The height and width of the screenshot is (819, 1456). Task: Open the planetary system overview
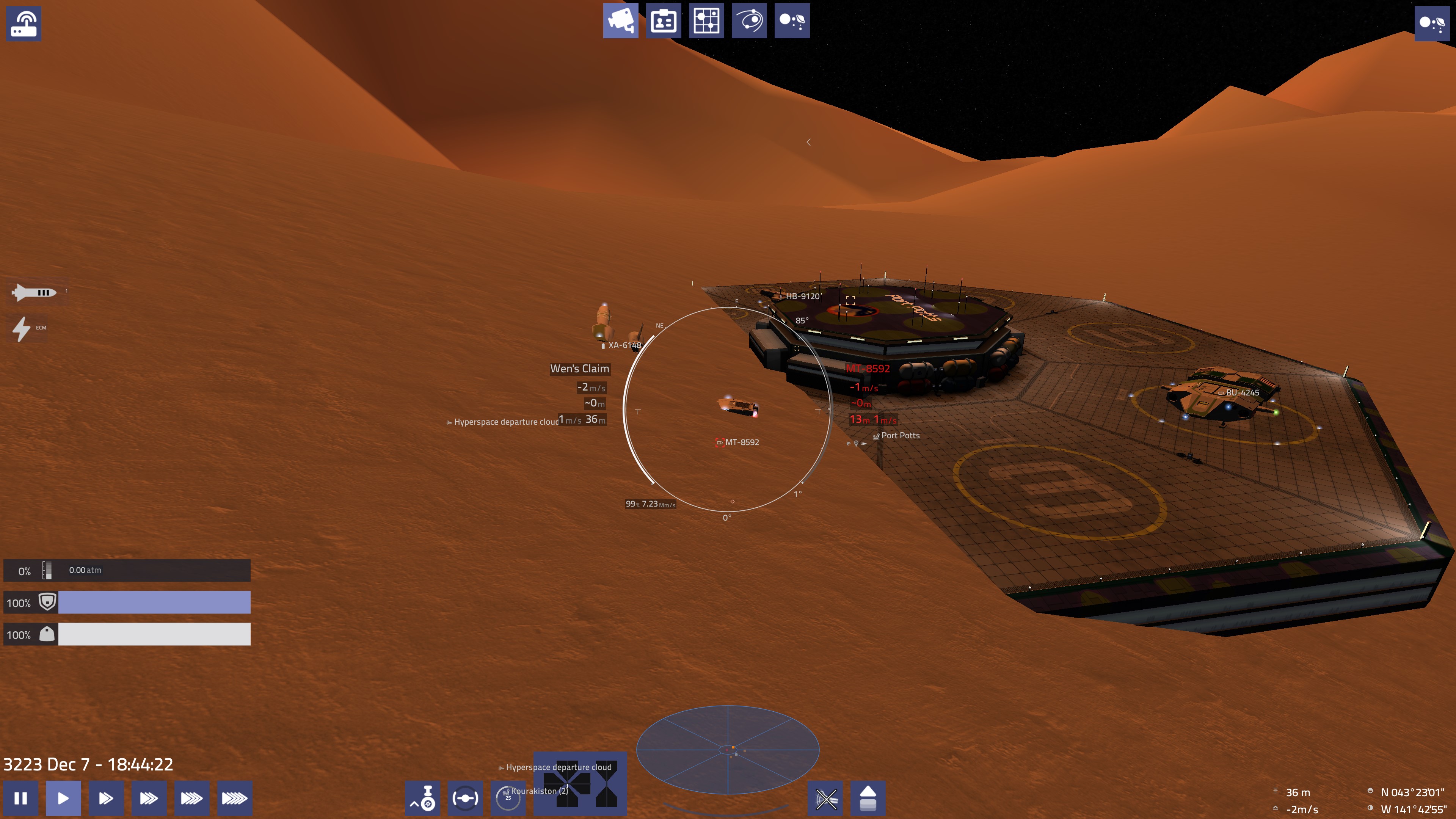pyautogui.click(x=792, y=21)
